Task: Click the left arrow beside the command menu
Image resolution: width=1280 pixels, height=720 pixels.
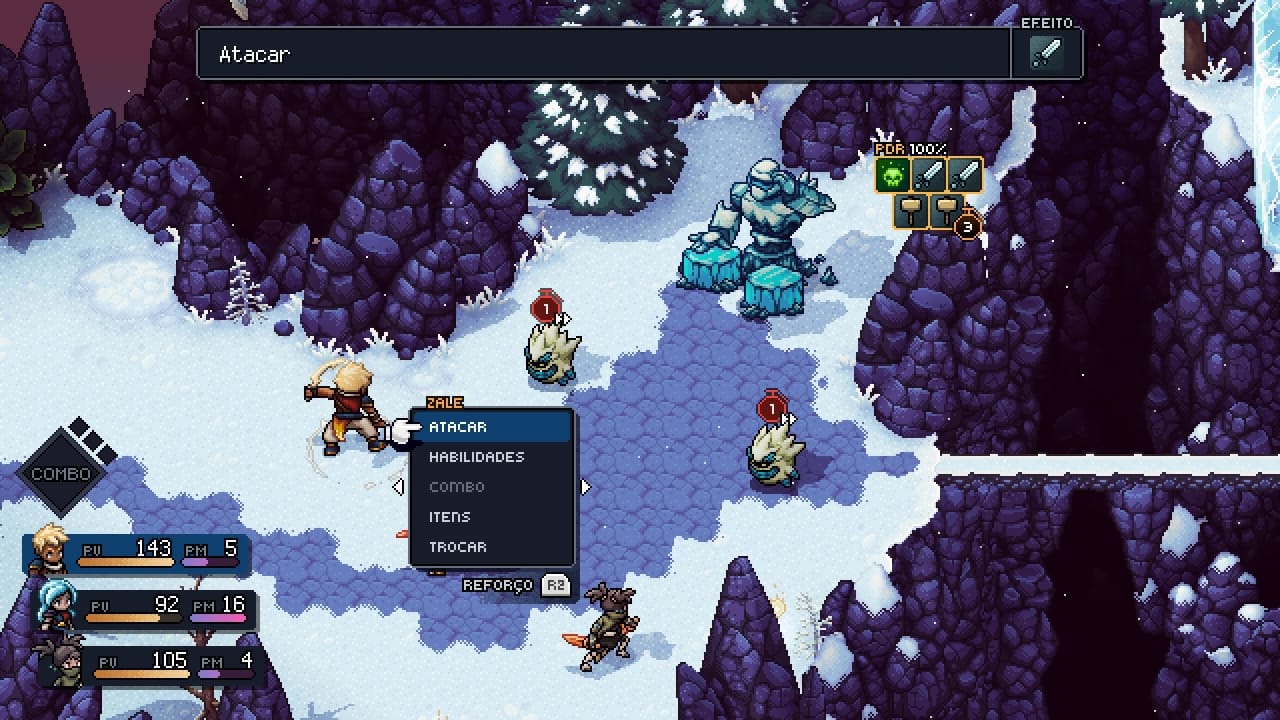Action: tap(398, 487)
